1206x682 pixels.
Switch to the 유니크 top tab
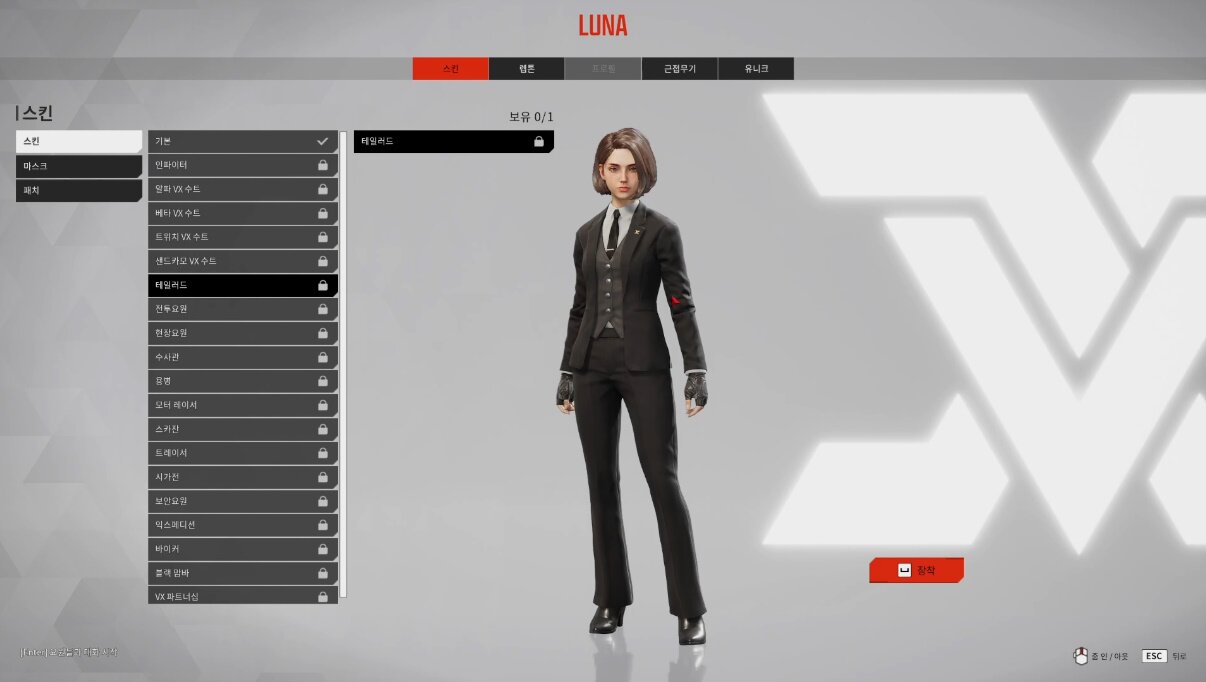(x=755, y=69)
